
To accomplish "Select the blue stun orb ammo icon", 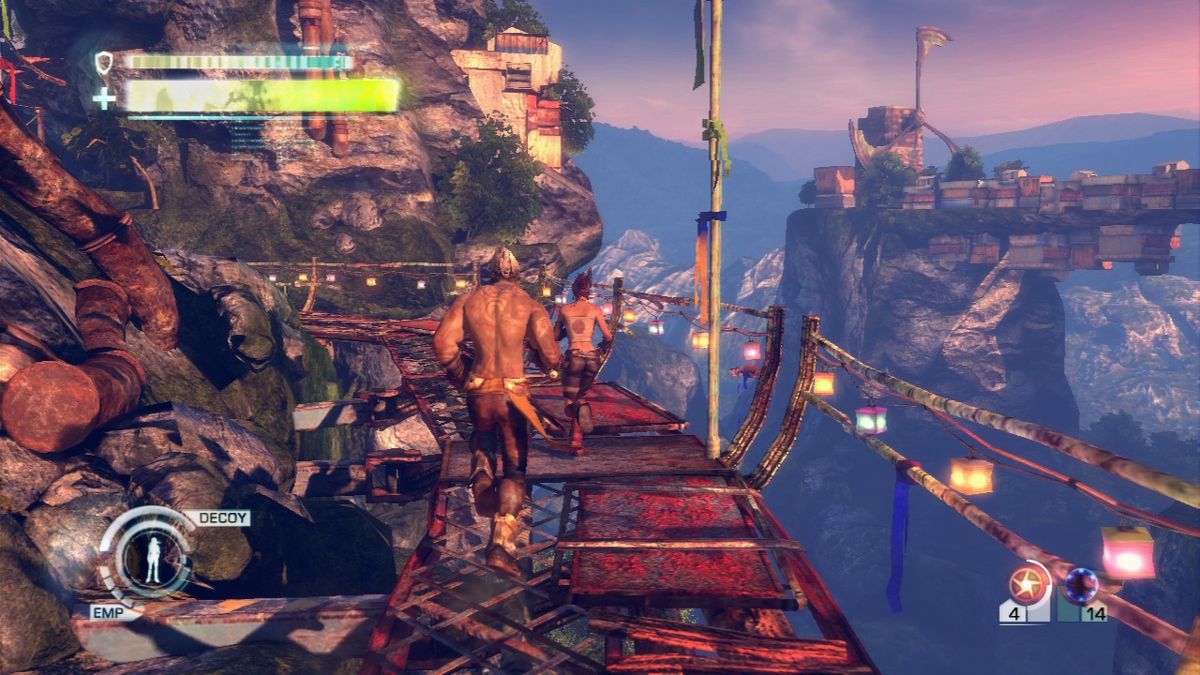I will [x=1081, y=583].
